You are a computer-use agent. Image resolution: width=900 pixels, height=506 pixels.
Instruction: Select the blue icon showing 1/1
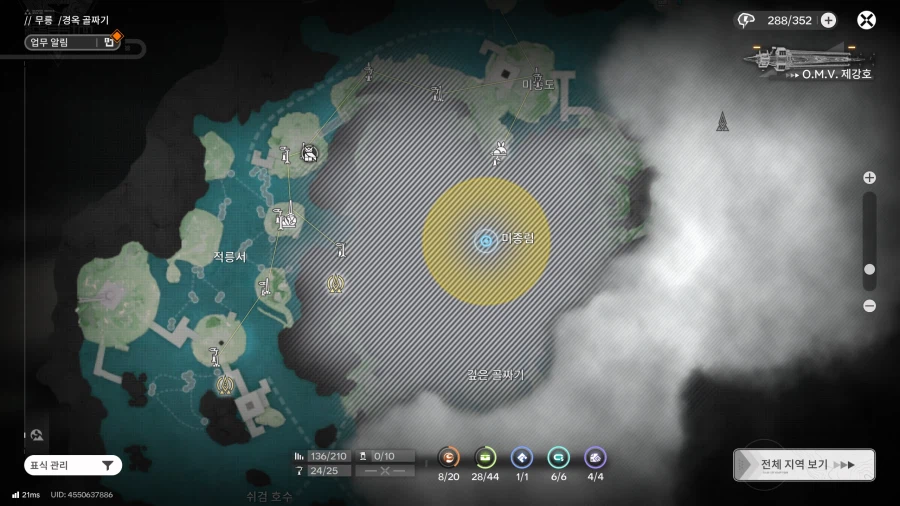[522, 458]
